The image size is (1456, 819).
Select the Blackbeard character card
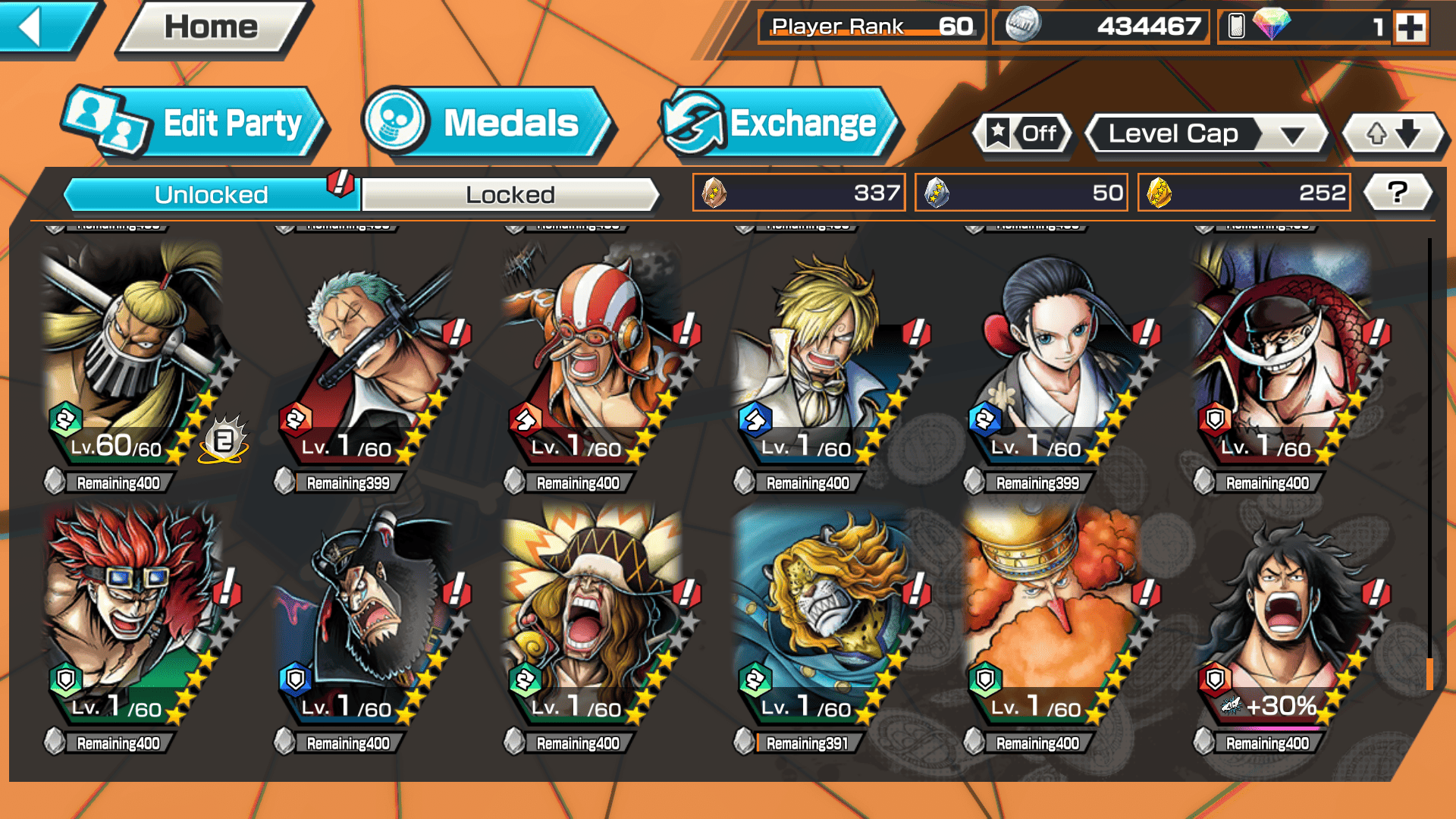click(x=364, y=614)
